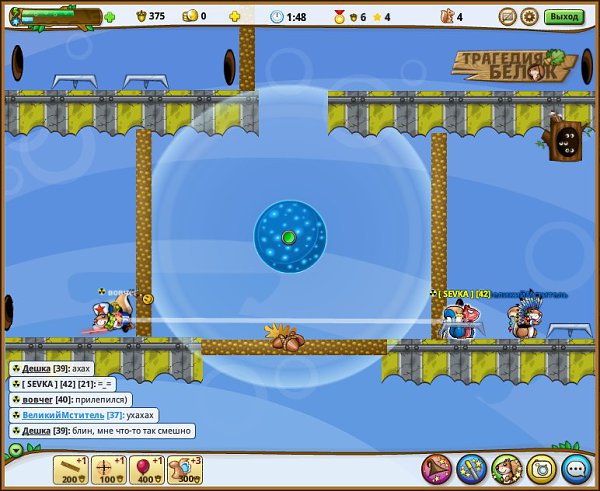Open chat with the speech bubble button
The height and width of the screenshot is (491, 600).
[x=575, y=468]
